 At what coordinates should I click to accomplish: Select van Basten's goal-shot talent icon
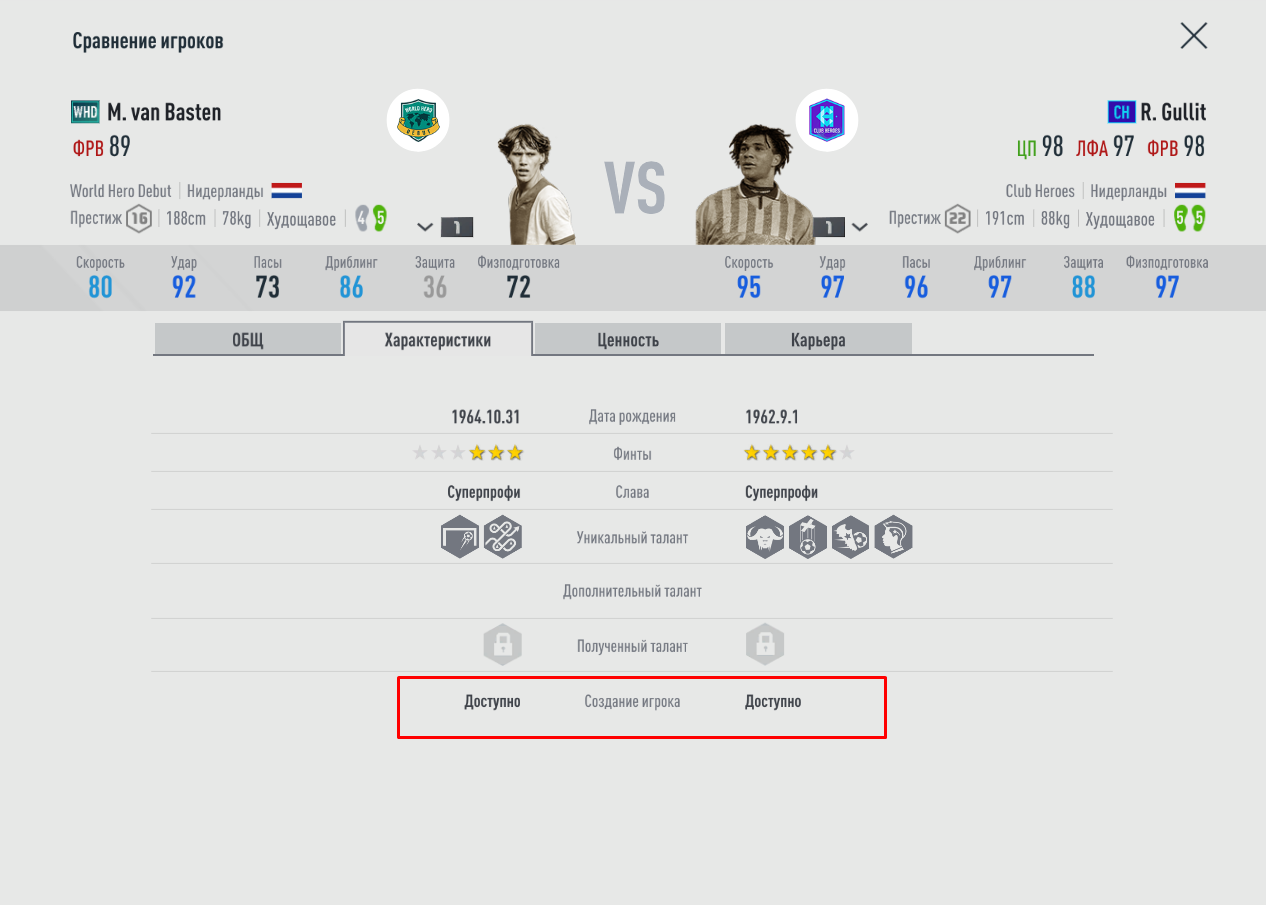pyautogui.click(x=460, y=538)
